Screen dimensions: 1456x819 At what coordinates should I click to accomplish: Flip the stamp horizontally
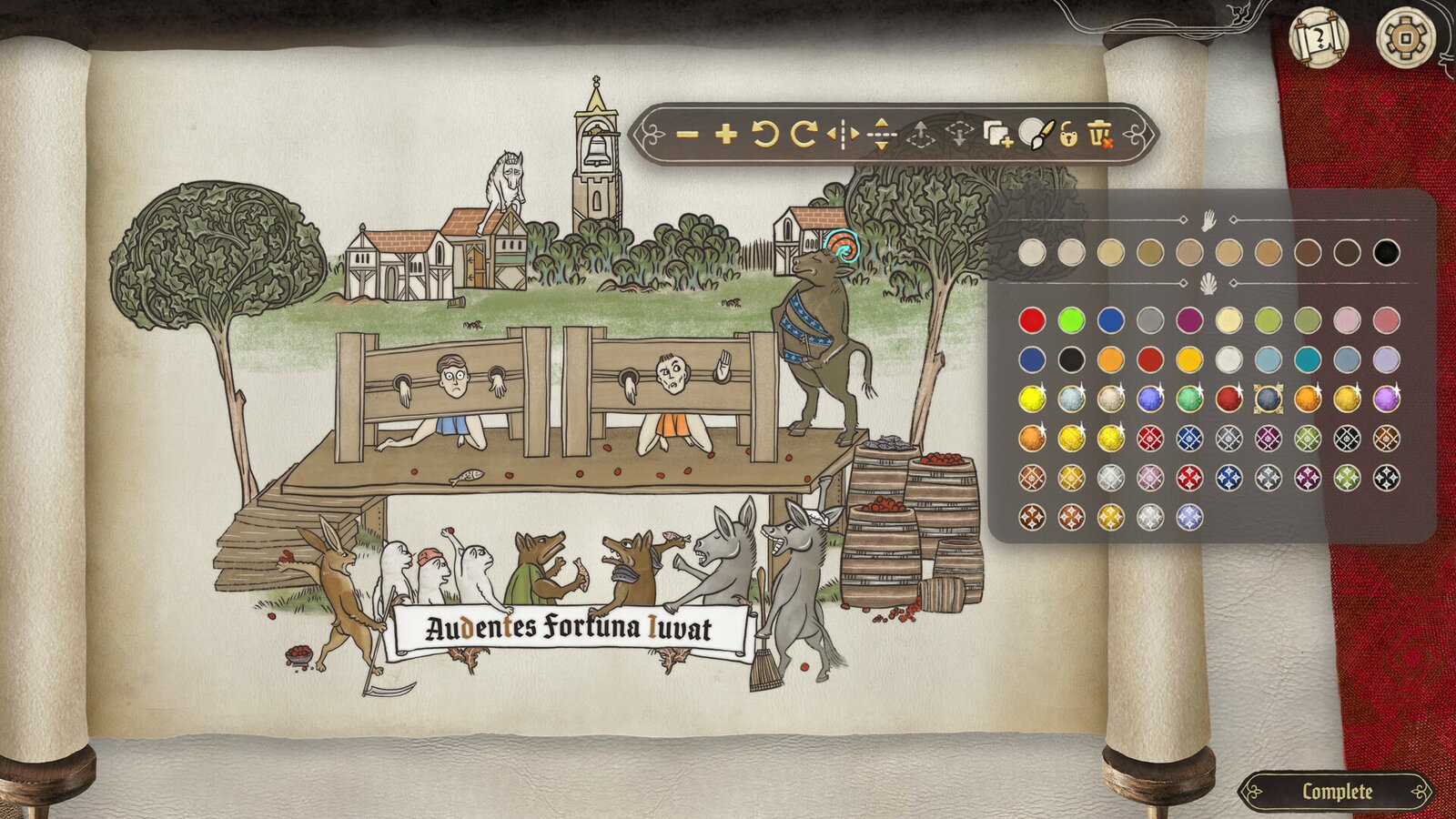pos(842,136)
